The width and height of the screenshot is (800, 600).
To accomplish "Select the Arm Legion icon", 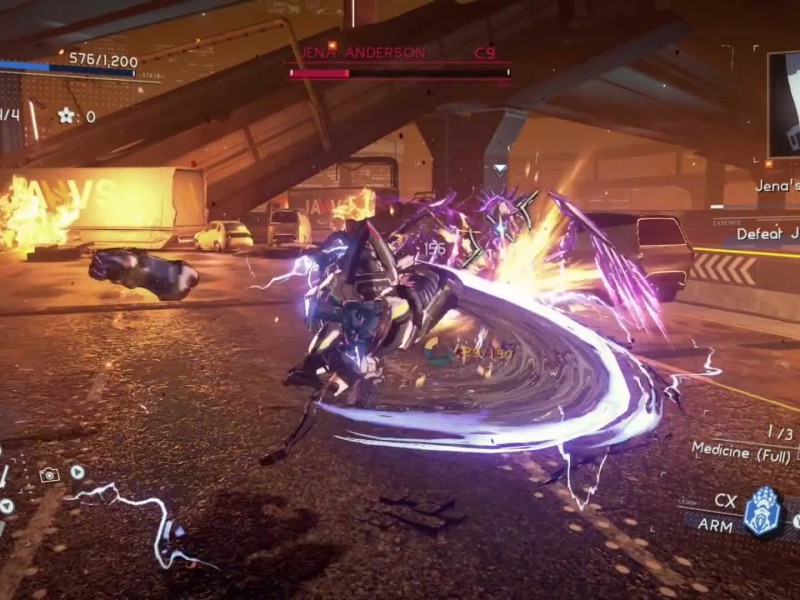I will (763, 509).
